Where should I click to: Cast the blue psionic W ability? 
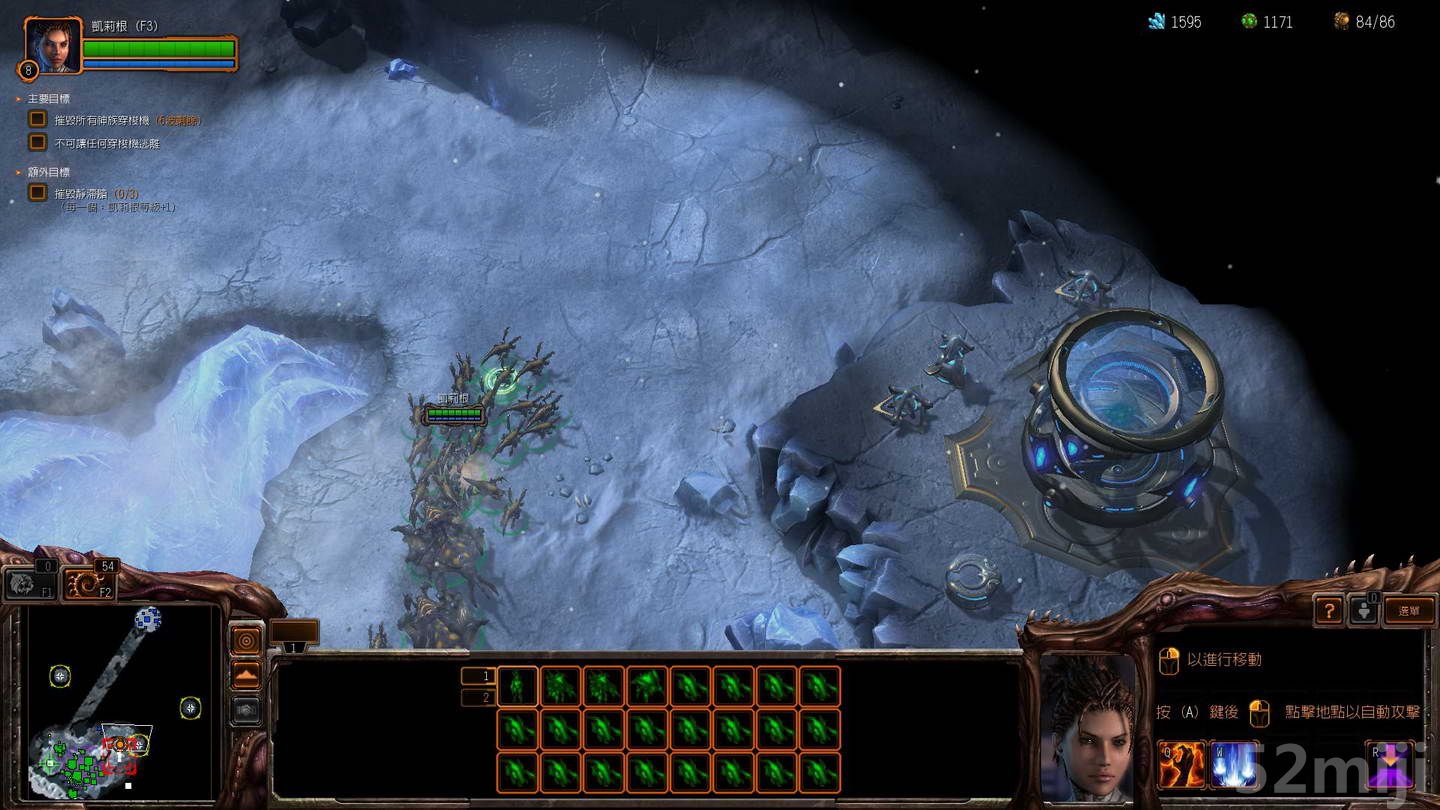click(x=1234, y=765)
